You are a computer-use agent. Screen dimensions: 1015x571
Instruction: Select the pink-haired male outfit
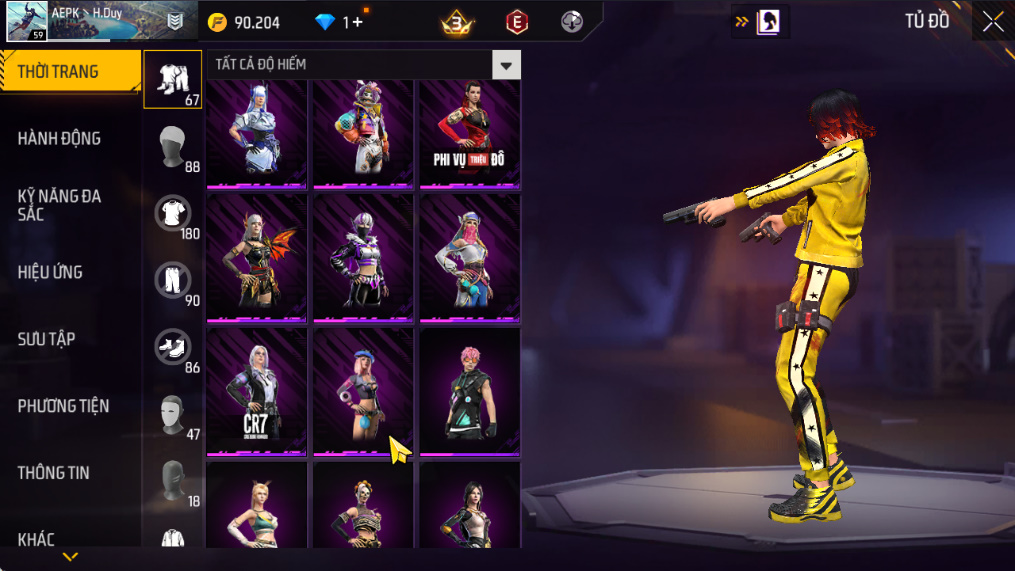468,391
